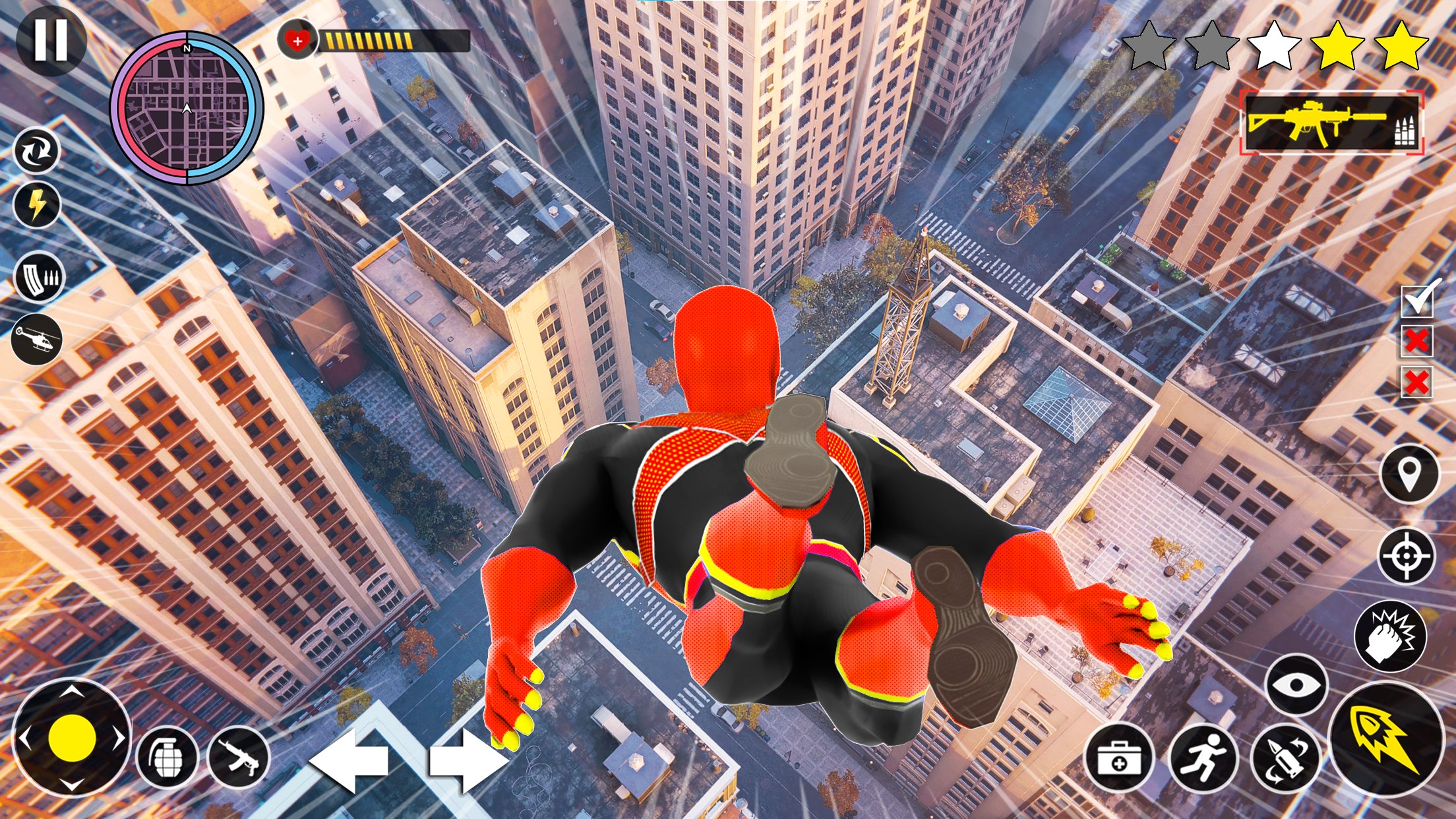Use the fist punch attack
Image resolution: width=1456 pixels, height=819 pixels.
click(1390, 636)
